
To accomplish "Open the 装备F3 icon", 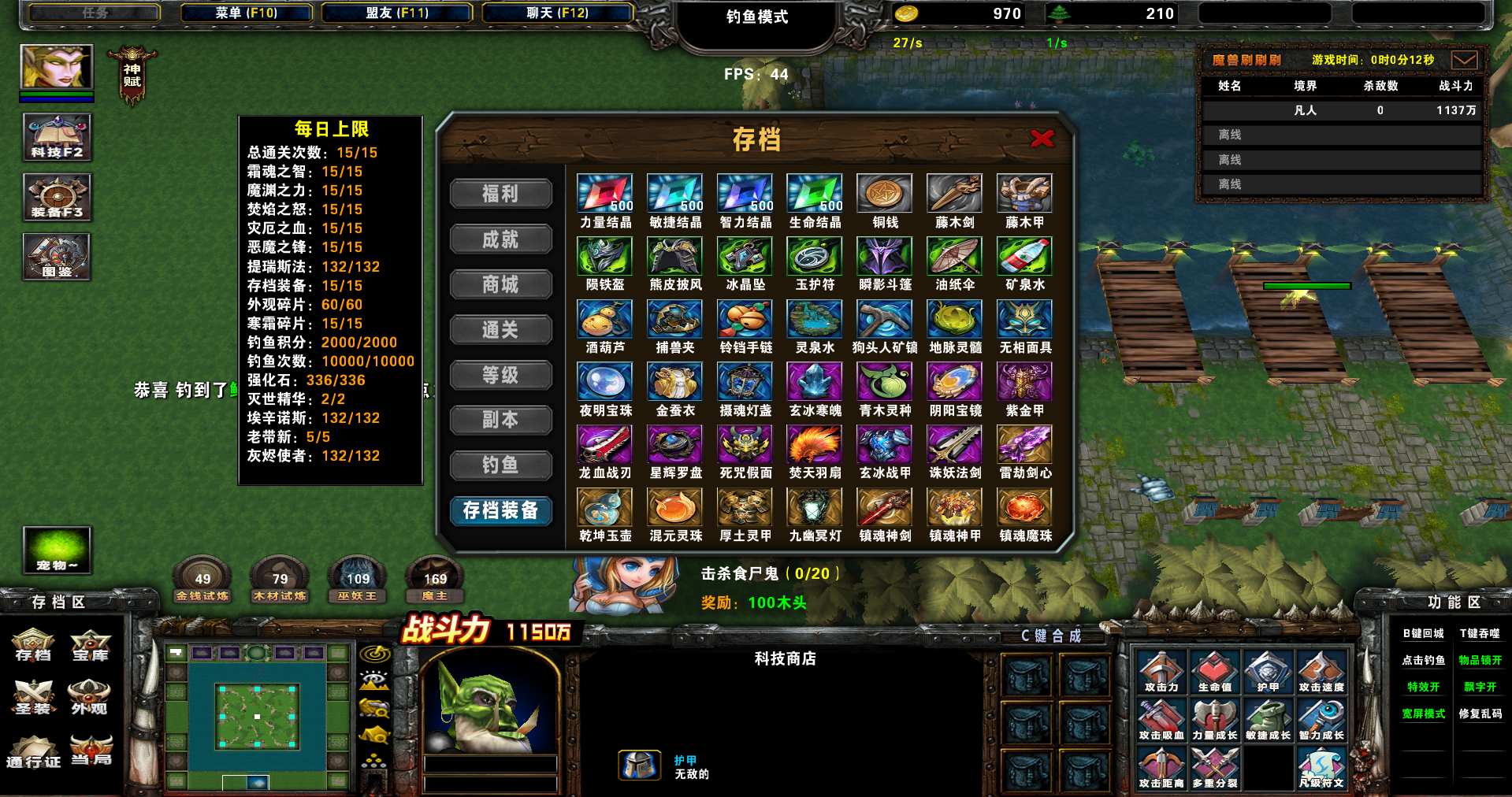I will (57, 197).
